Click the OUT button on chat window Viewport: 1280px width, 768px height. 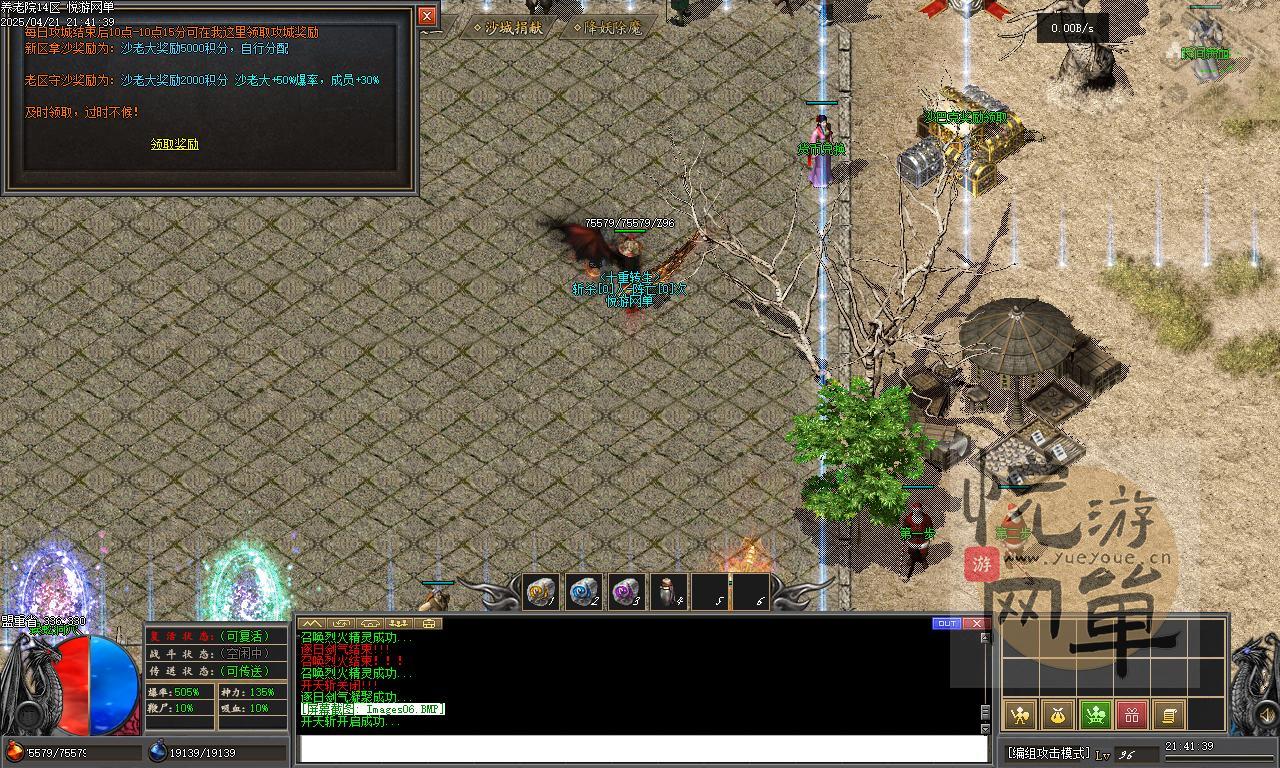pos(947,623)
